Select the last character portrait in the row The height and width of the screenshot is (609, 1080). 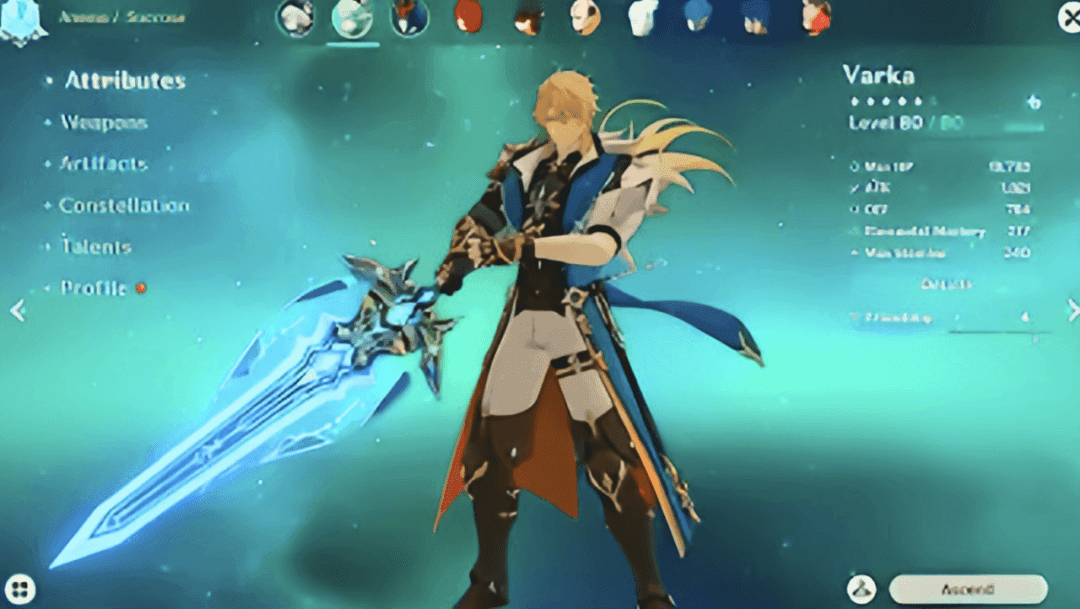[x=816, y=17]
